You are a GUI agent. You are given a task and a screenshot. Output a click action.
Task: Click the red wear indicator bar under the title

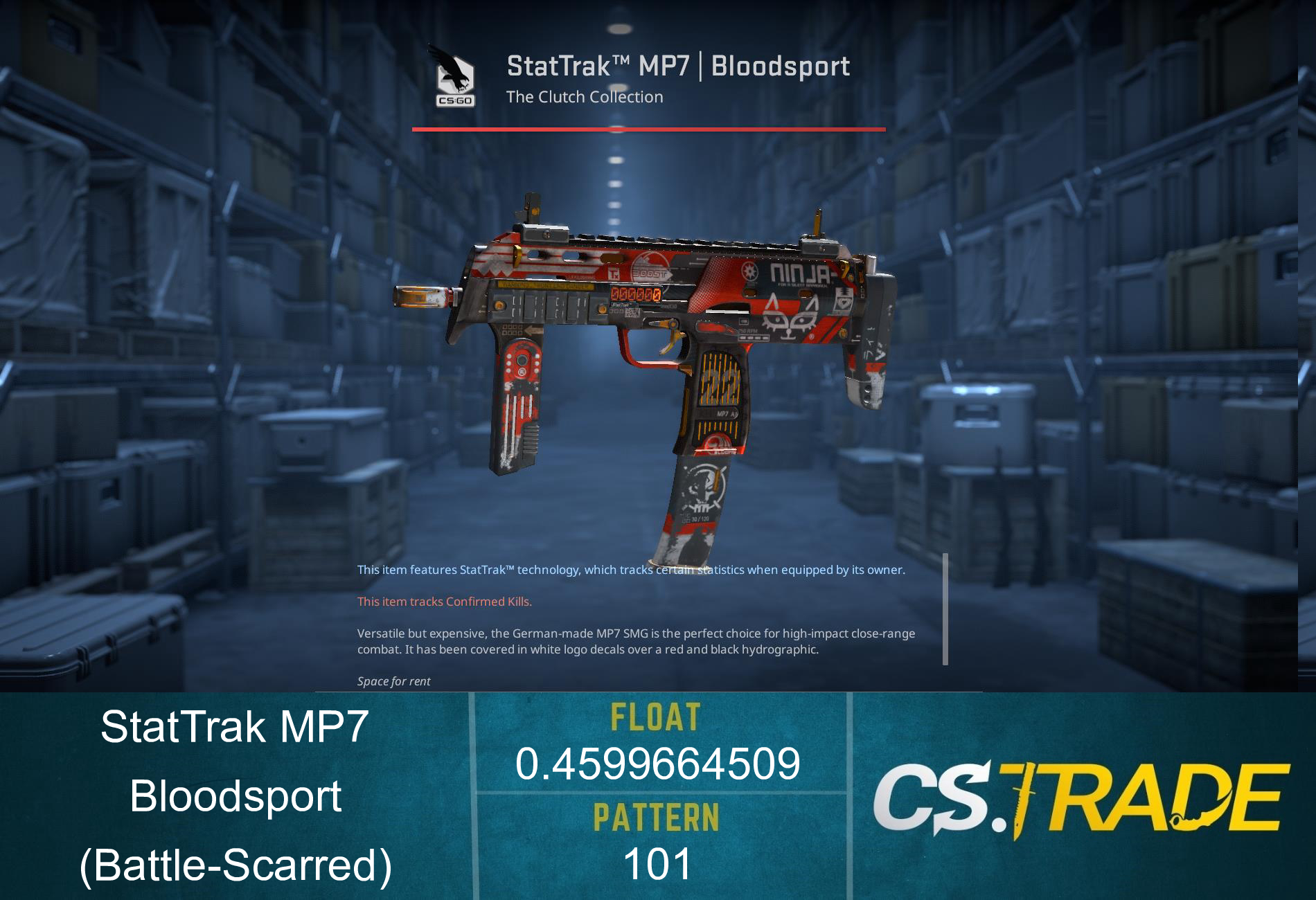tap(649, 129)
